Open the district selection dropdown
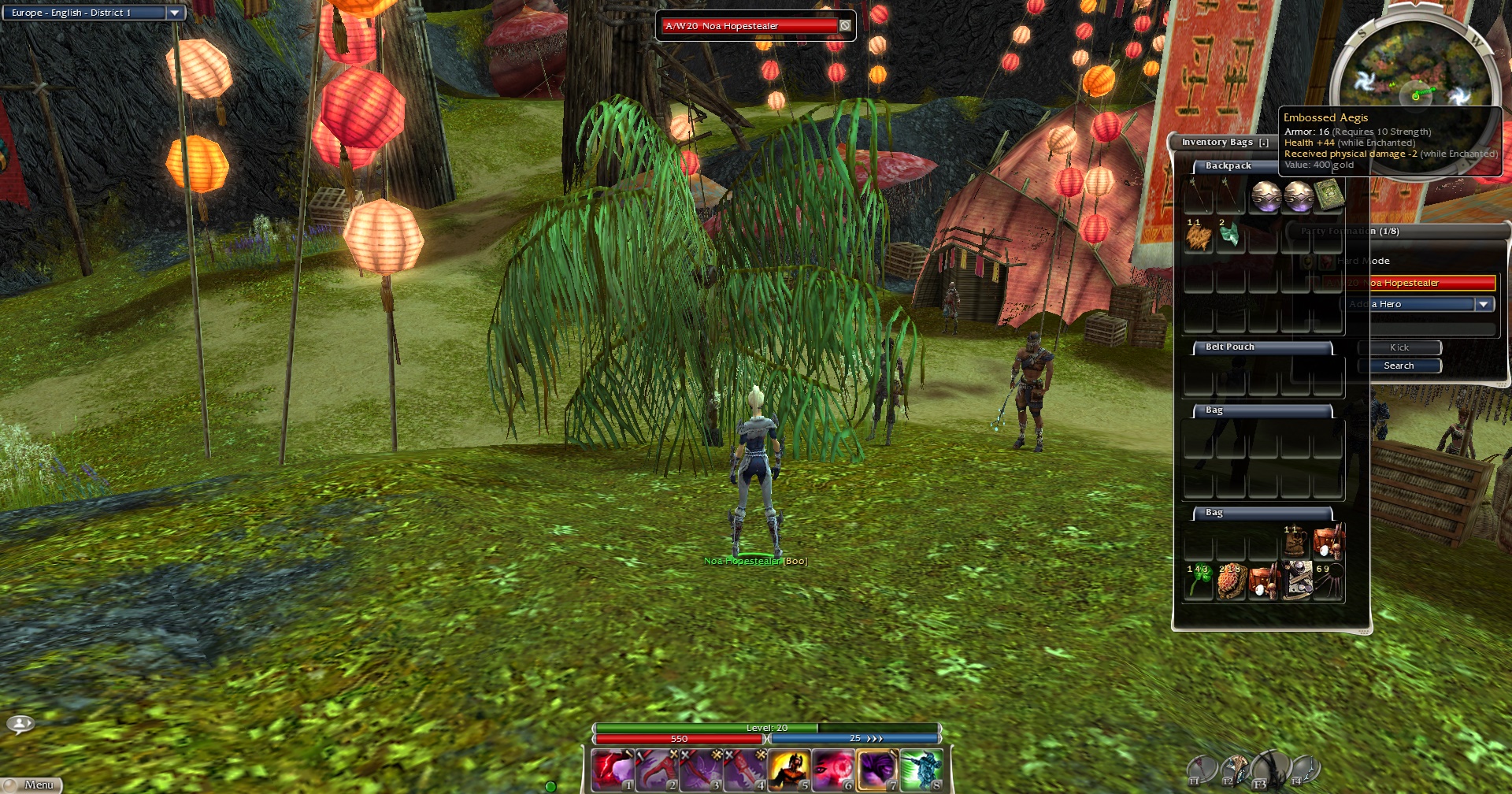 pos(175,13)
